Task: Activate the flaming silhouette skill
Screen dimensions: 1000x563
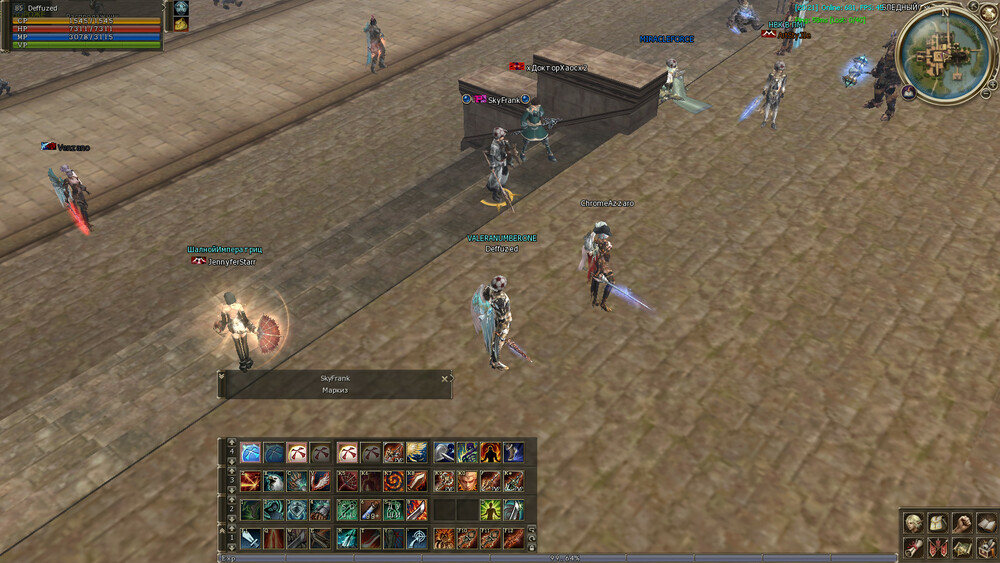Action: click(490, 452)
